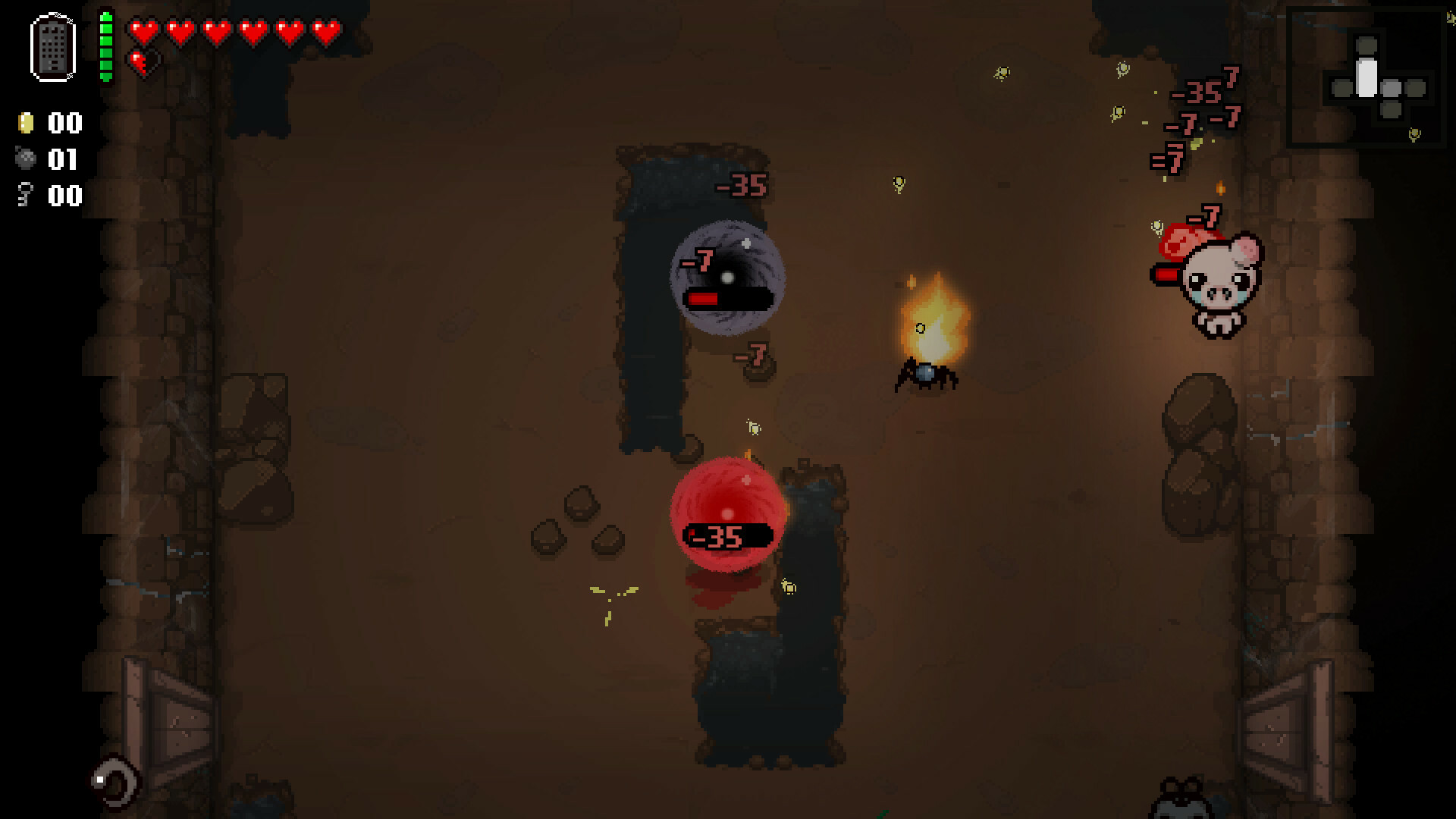Image resolution: width=1456 pixels, height=819 pixels.
Task: Click the coin pickup icon in the HUD
Action: [27, 122]
